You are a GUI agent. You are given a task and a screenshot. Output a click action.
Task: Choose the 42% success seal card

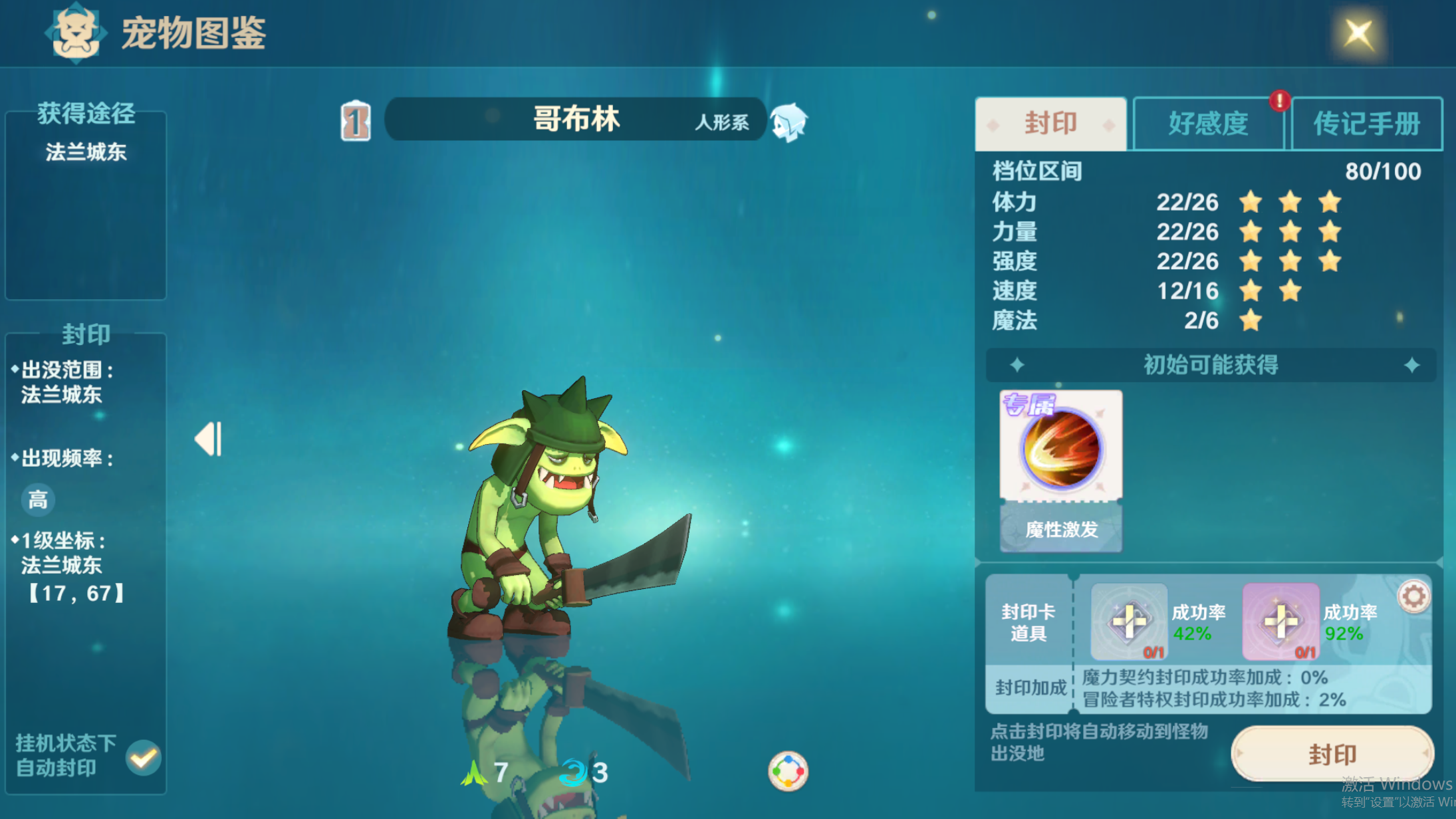(x=1129, y=622)
